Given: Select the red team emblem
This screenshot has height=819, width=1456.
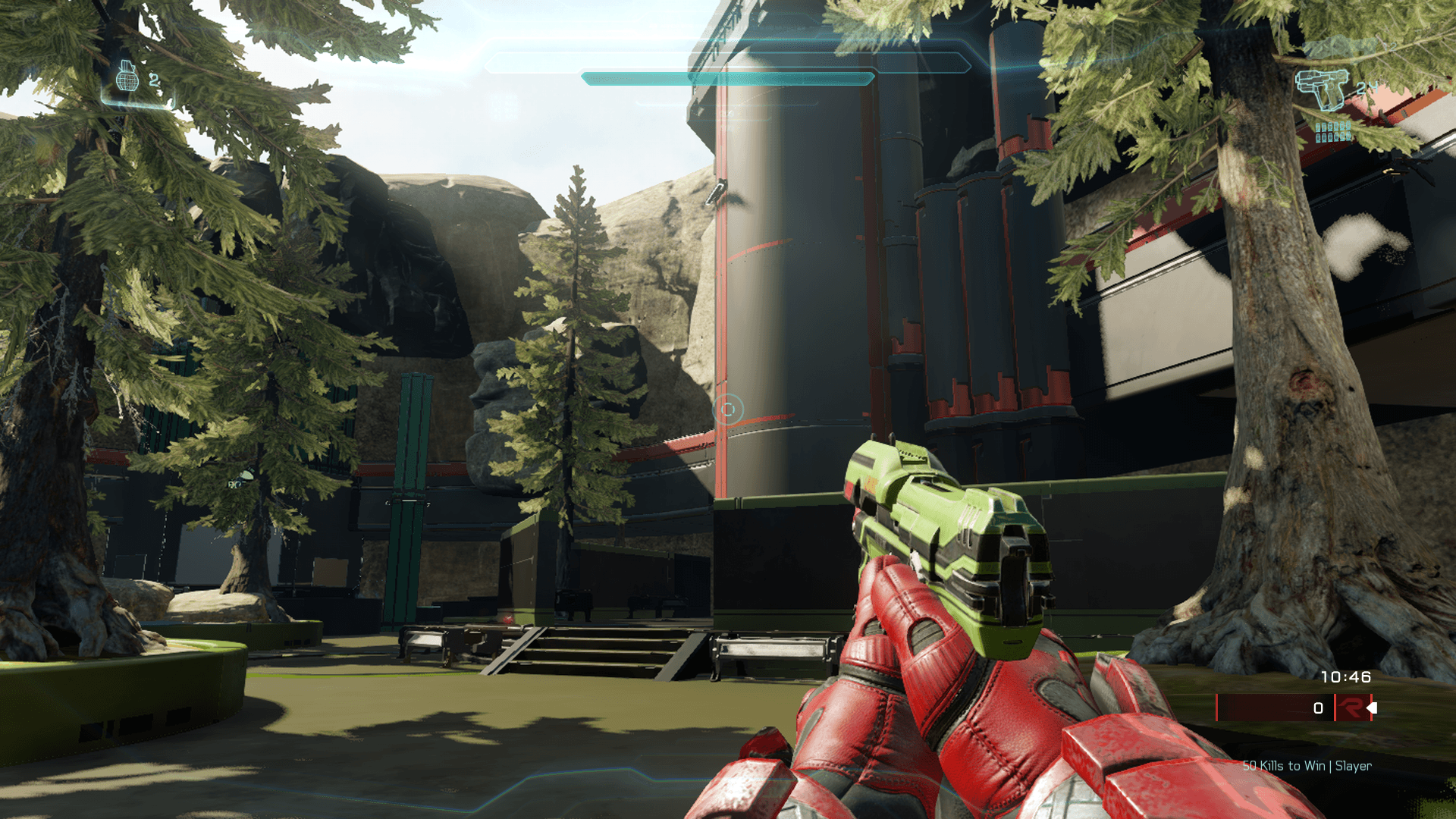Looking at the screenshot, I should [1351, 708].
